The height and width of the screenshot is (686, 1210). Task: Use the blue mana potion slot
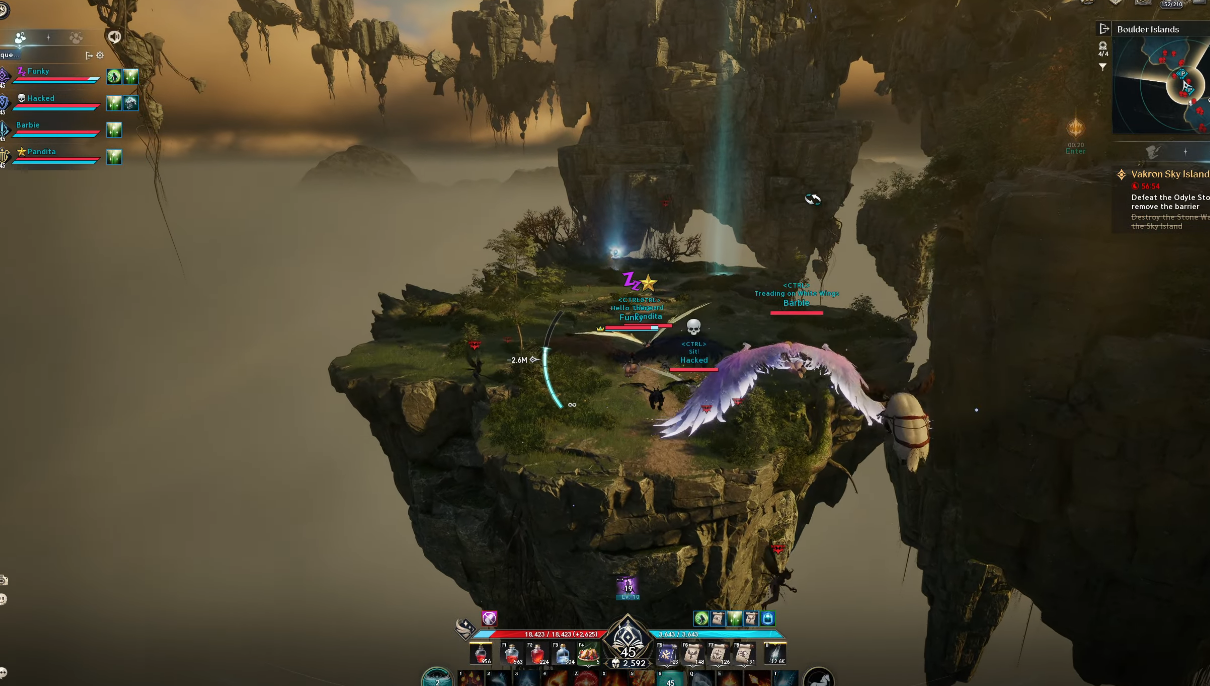coord(563,654)
